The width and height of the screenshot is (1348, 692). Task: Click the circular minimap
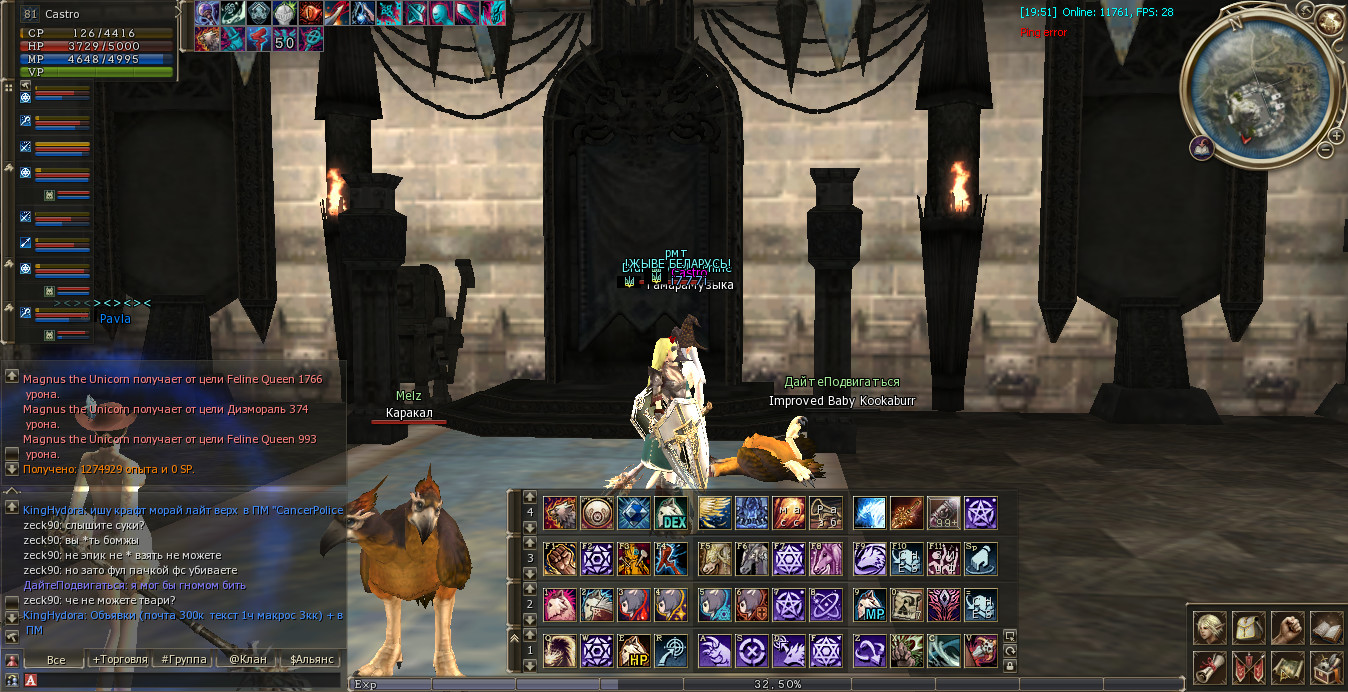pyautogui.click(x=1258, y=85)
